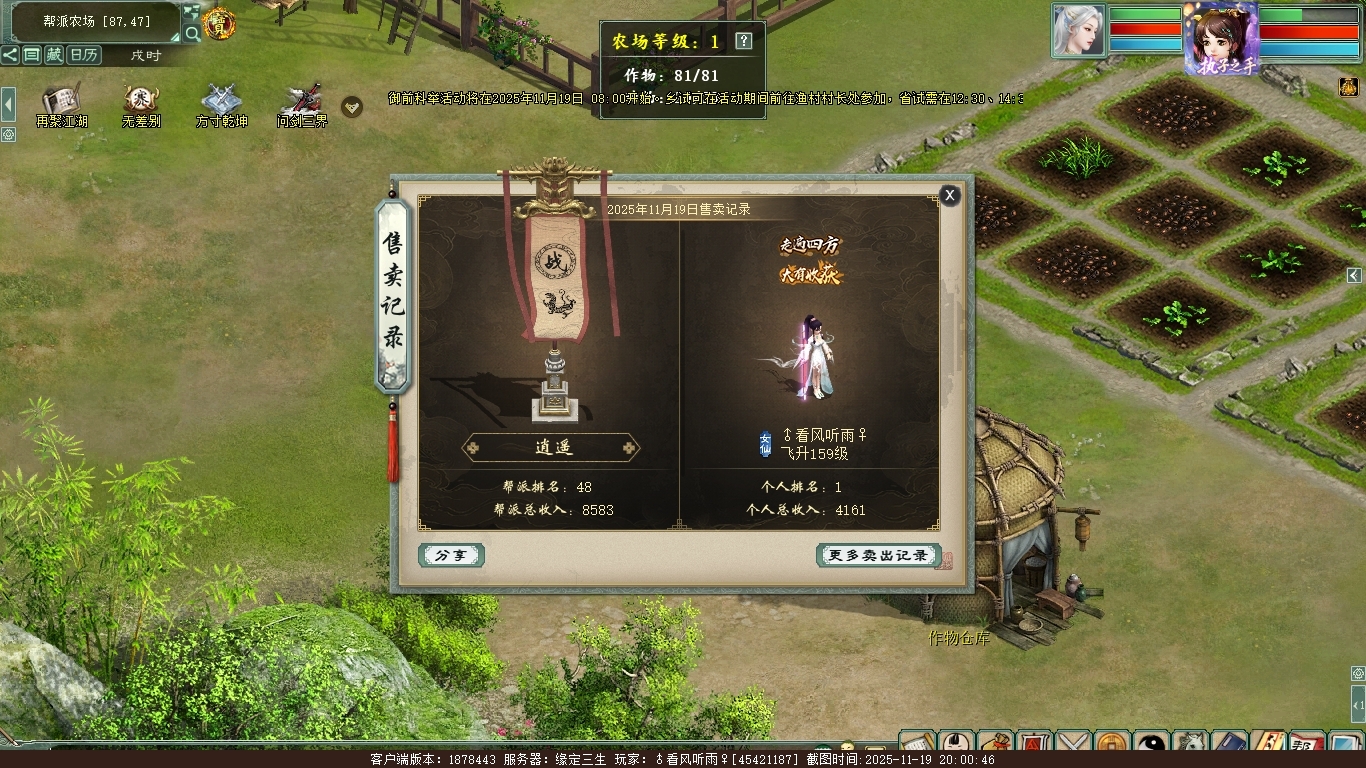Select the 方寸乾坤 crossed swords icon
The width and height of the screenshot is (1366, 768).
click(x=221, y=100)
